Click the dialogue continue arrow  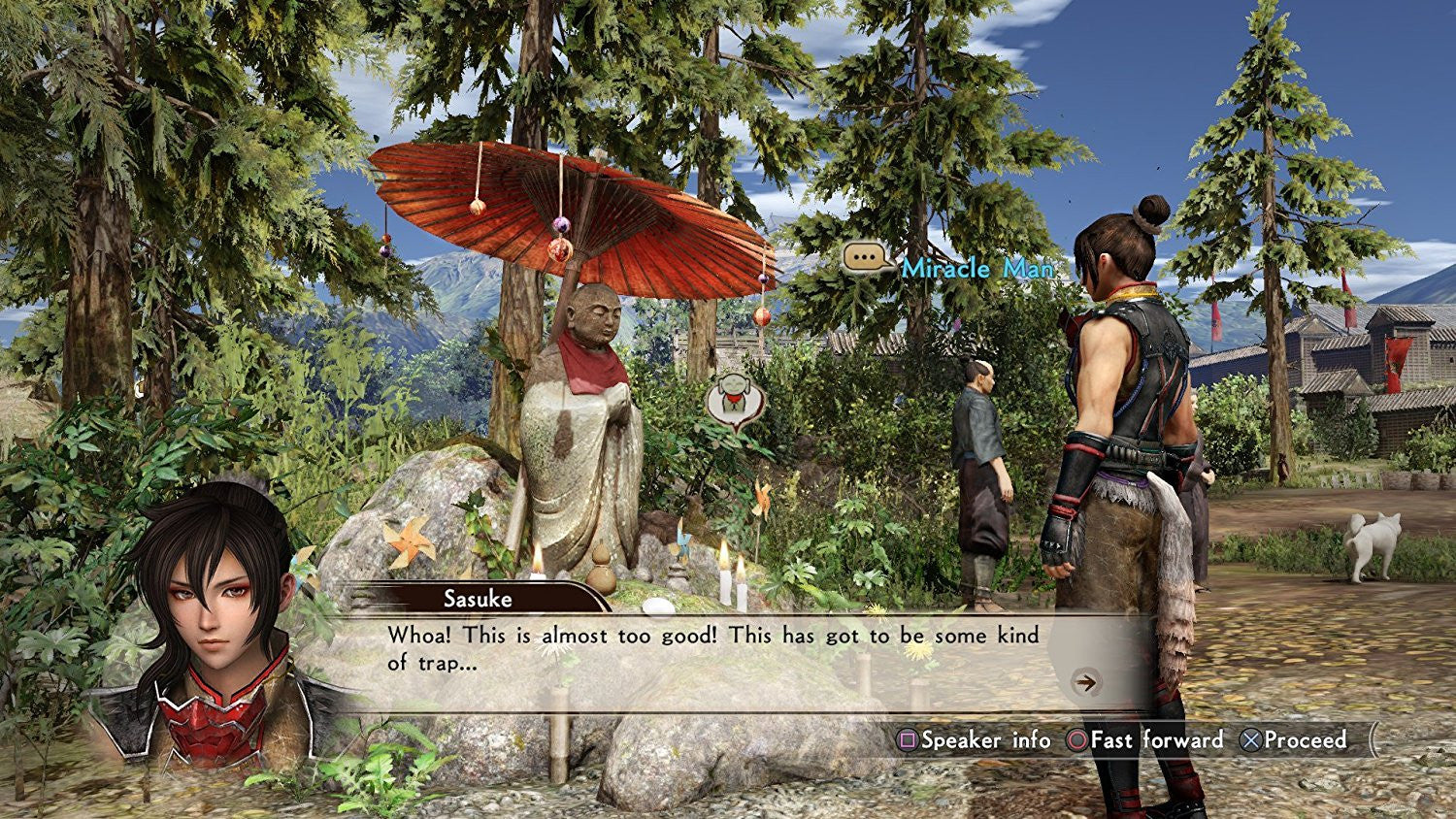tap(1086, 682)
